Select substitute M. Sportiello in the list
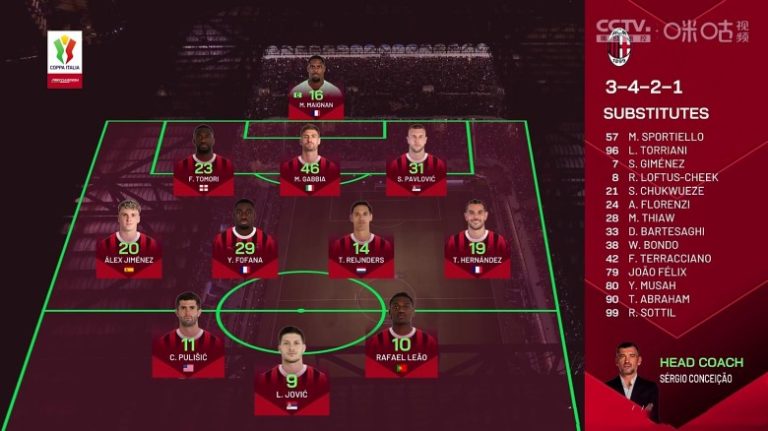Screen dimensions: 768x431 click(667, 136)
